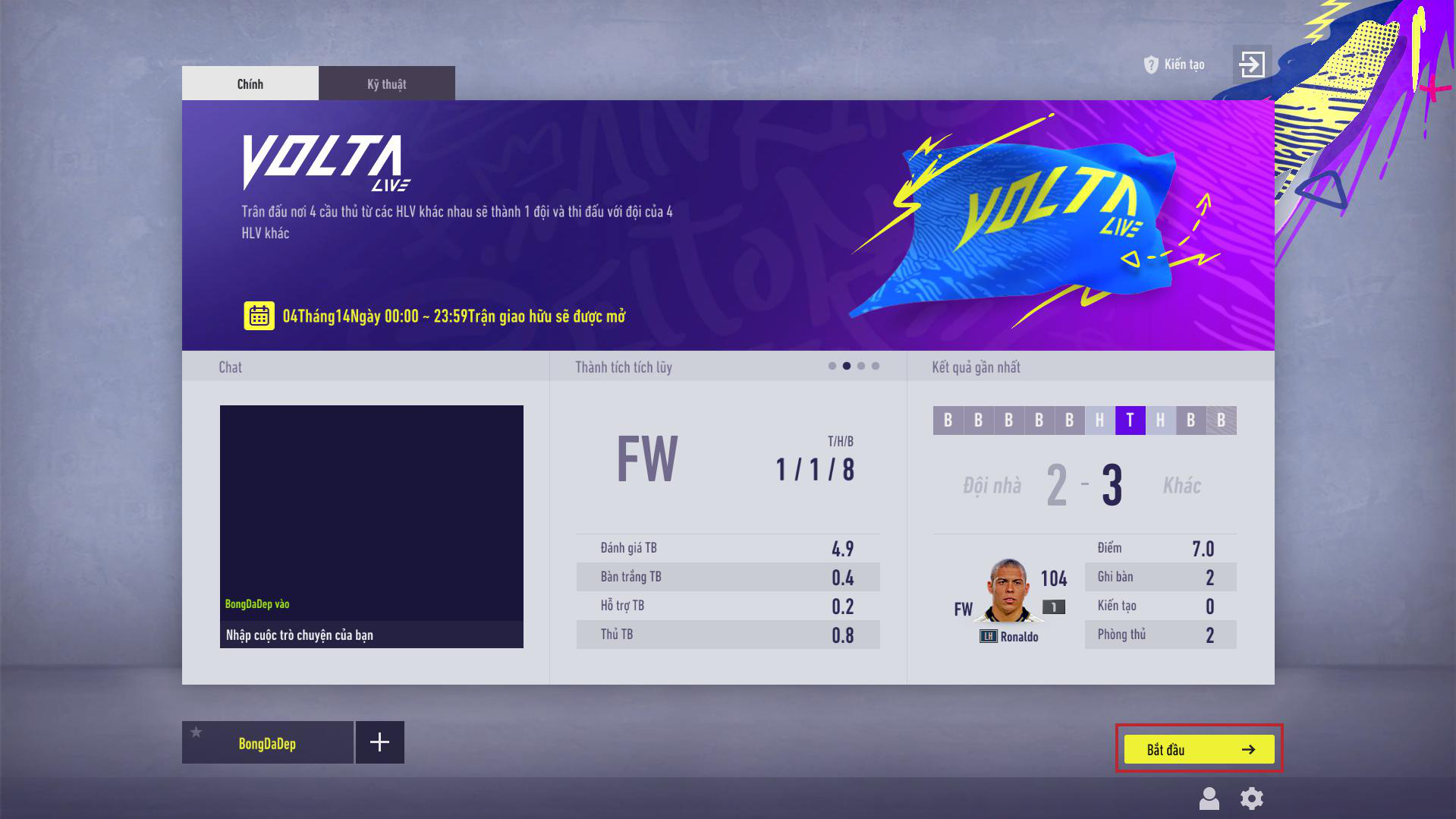The height and width of the screenshot is (819, 1456).
Task: Click the Bắt đầu start button
Action: click(1199, 749)
